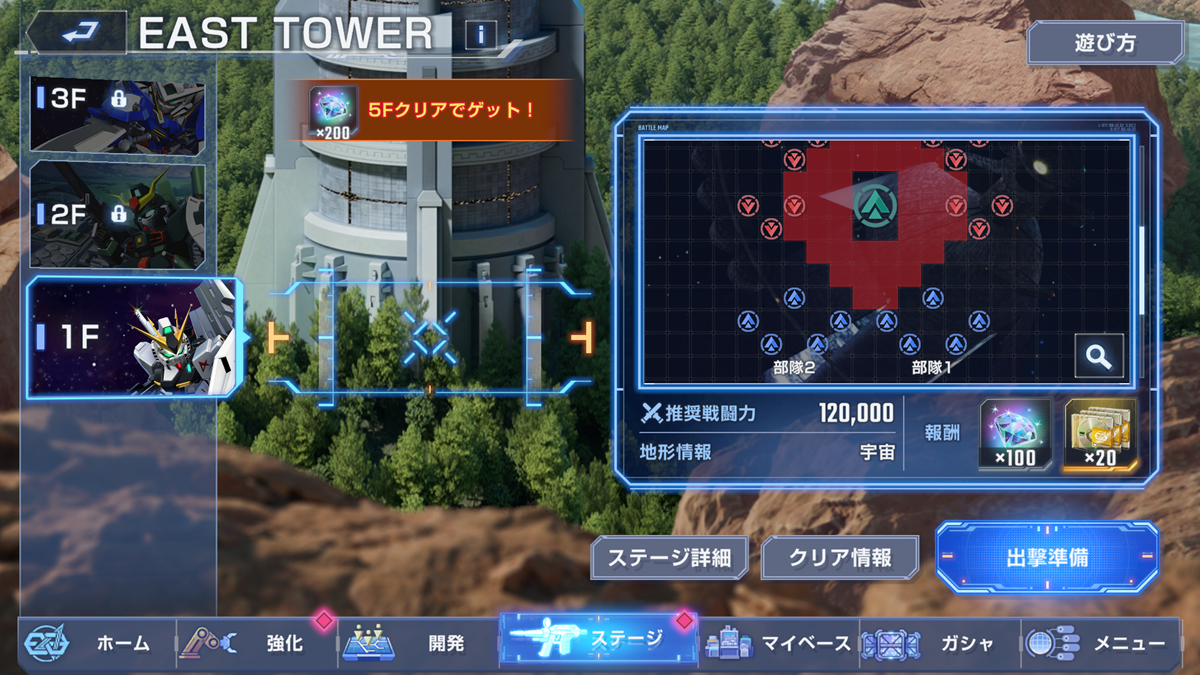Go back using the return arrow
Screen dimensions: 1200x675
tap(76, 33)
